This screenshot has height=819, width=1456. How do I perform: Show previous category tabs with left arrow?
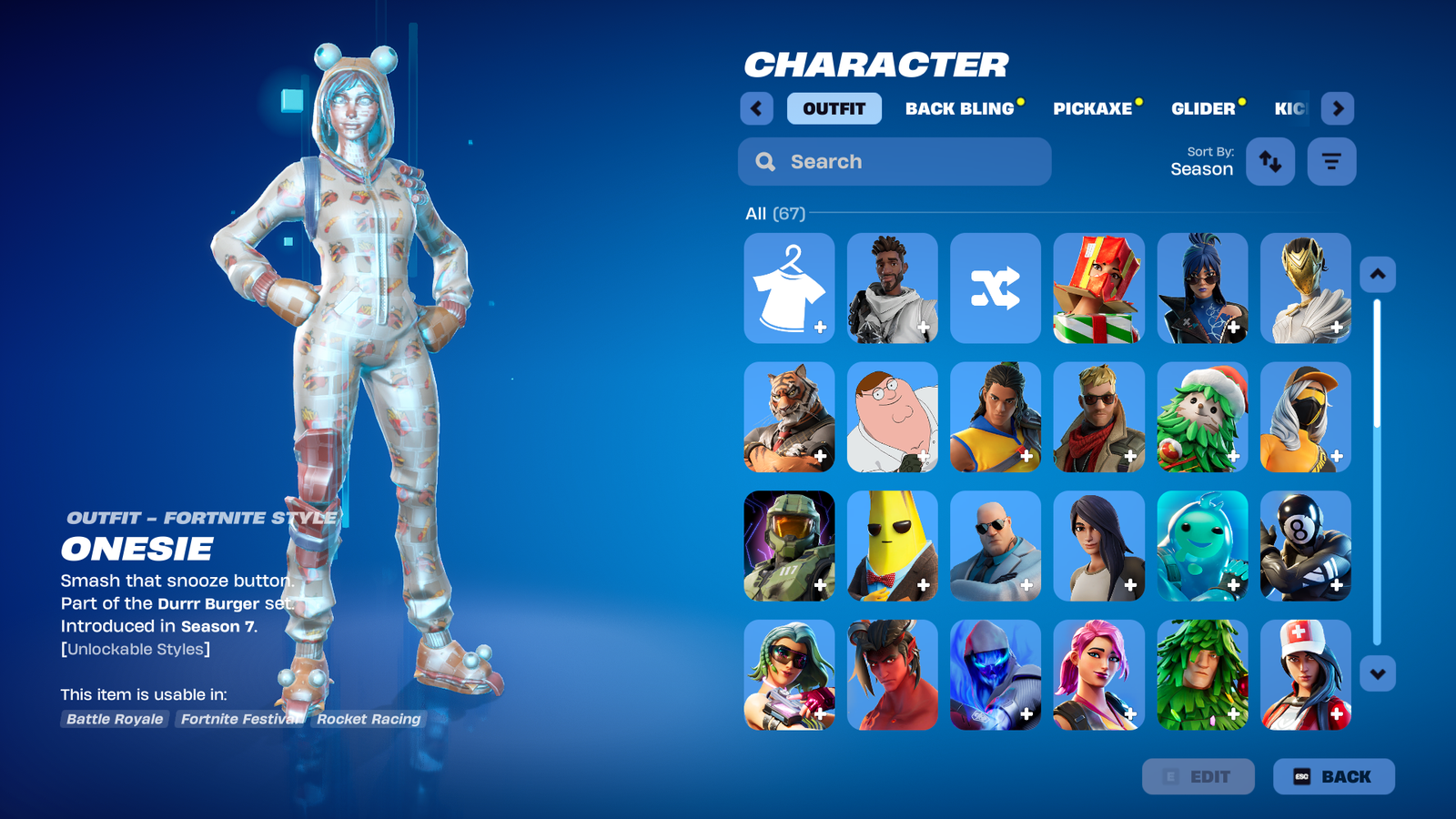click(756, 108)
